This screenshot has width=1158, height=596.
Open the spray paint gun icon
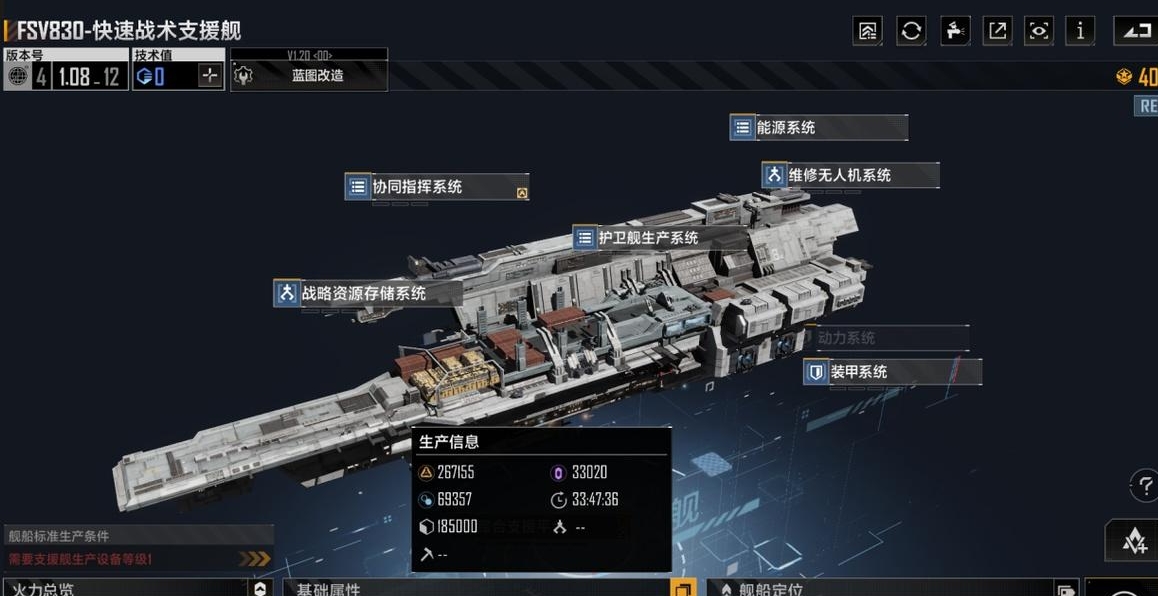955,31
